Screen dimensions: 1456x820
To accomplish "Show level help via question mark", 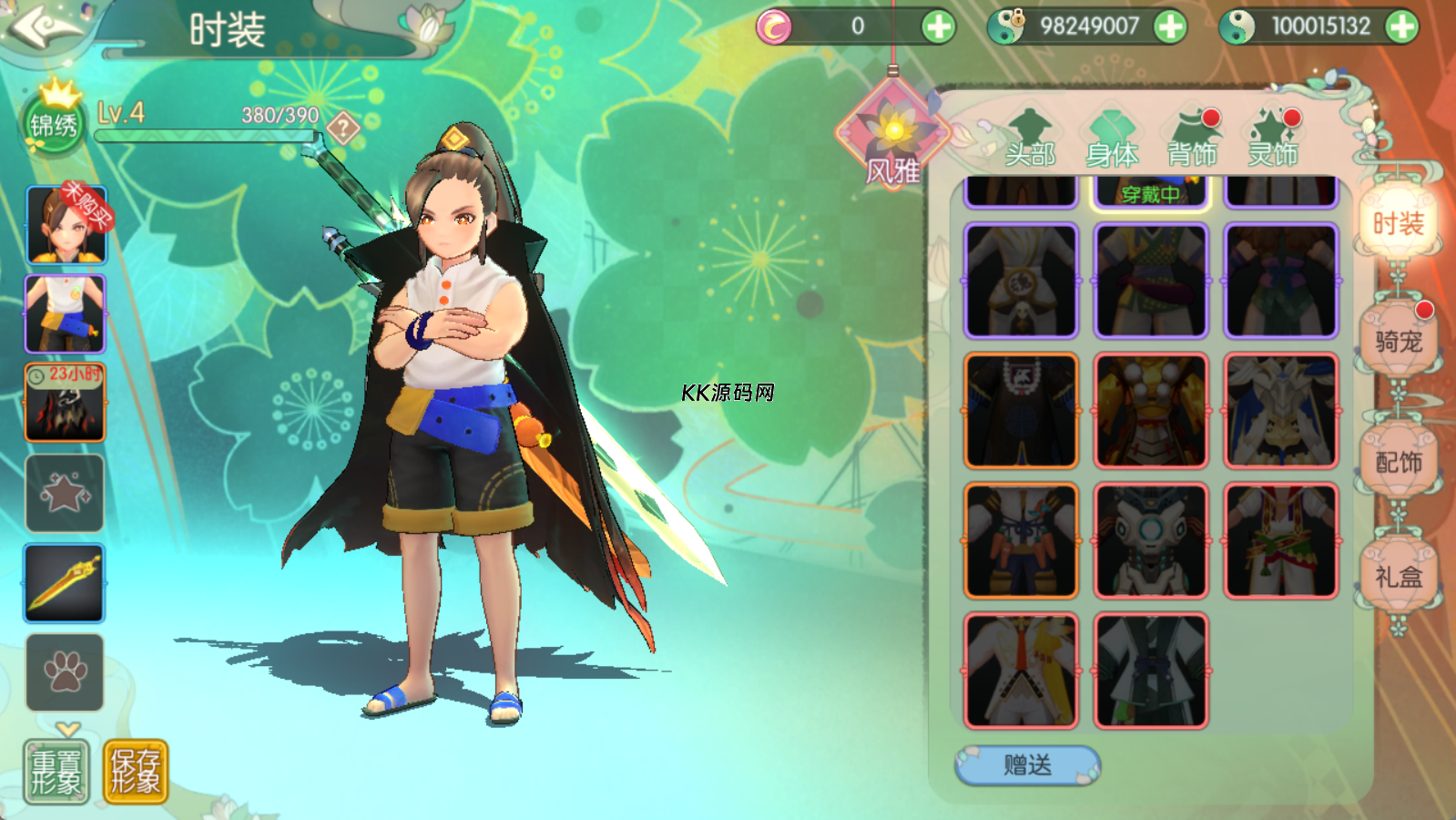I will click(x=343, y=128).
